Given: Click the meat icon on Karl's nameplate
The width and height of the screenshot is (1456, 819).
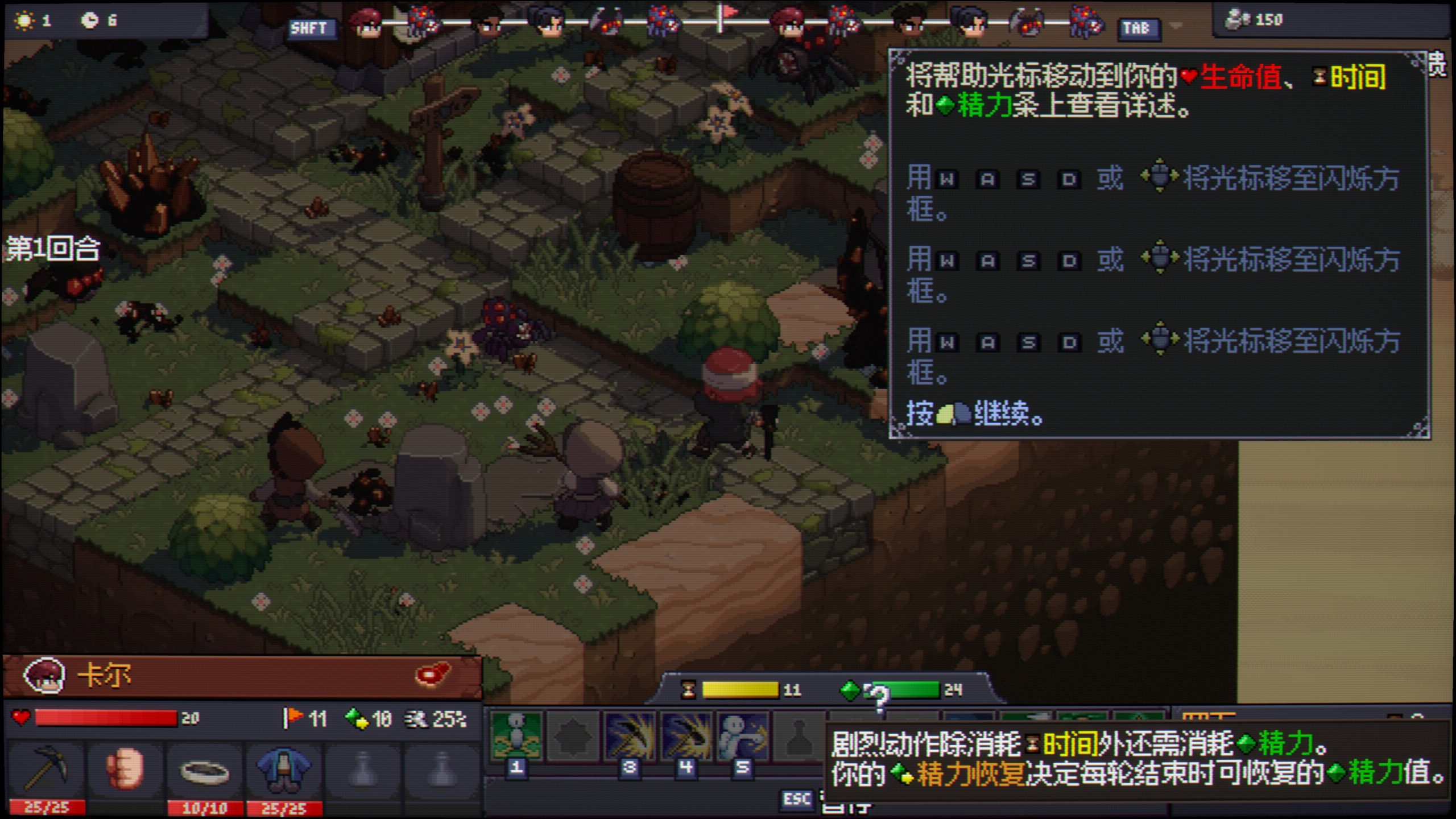Looking at the screenshot, I should pyautogui.click(x=432, y=675).
